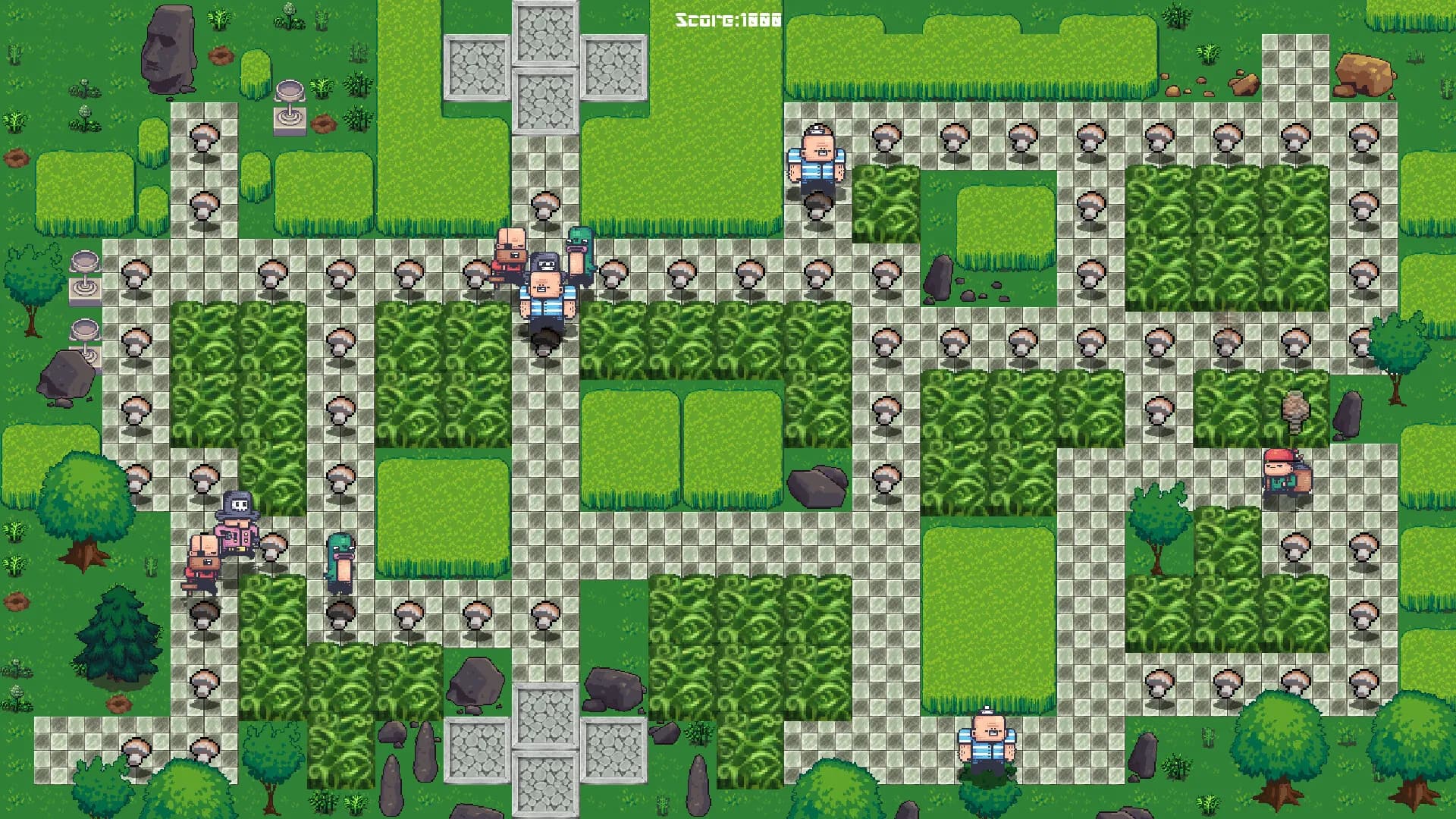Click the bald orange-shirt character near the player
Image resolution: width=1456 pixels, height=819 pixels.
pyautogui.click(x=510, y=250)
